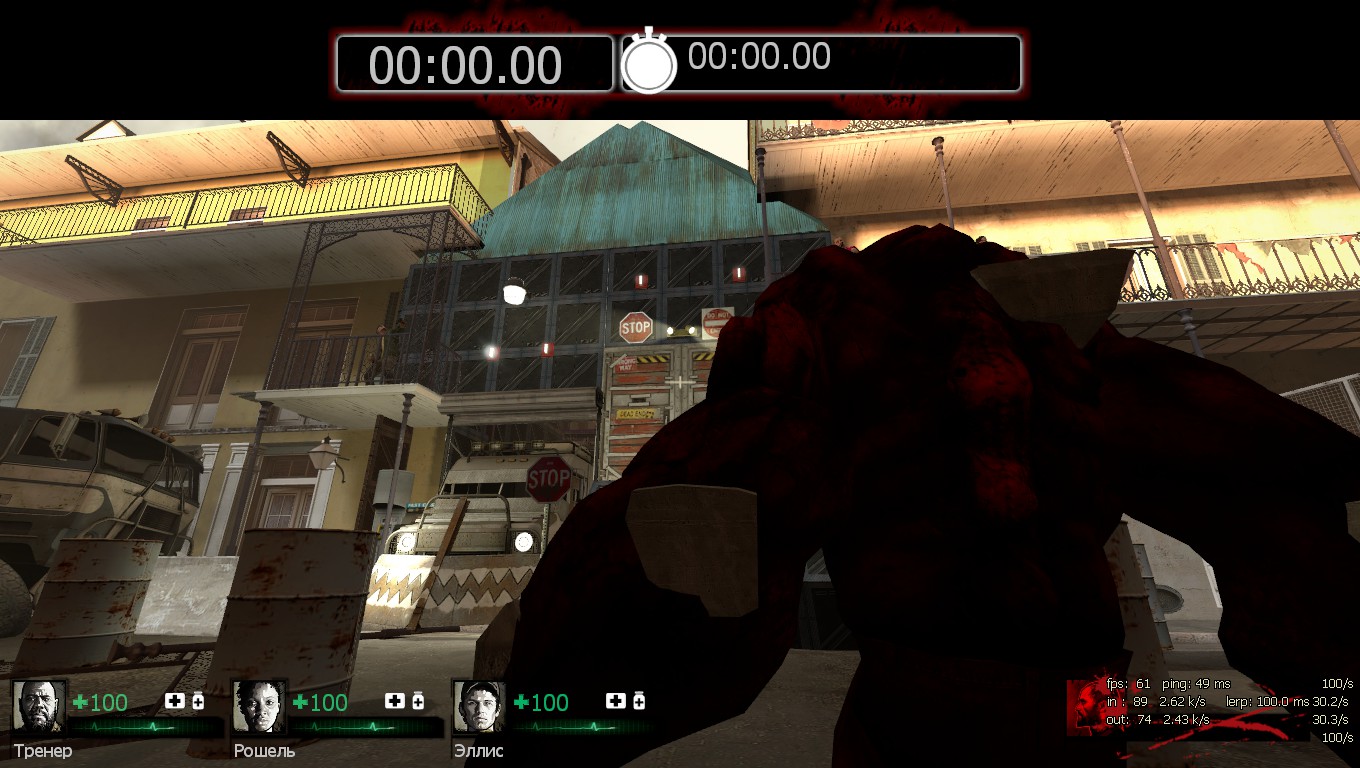Select Coach's portrait labeled Тренер
Viewport: 1360px width, 768px height.
(39, 706)
